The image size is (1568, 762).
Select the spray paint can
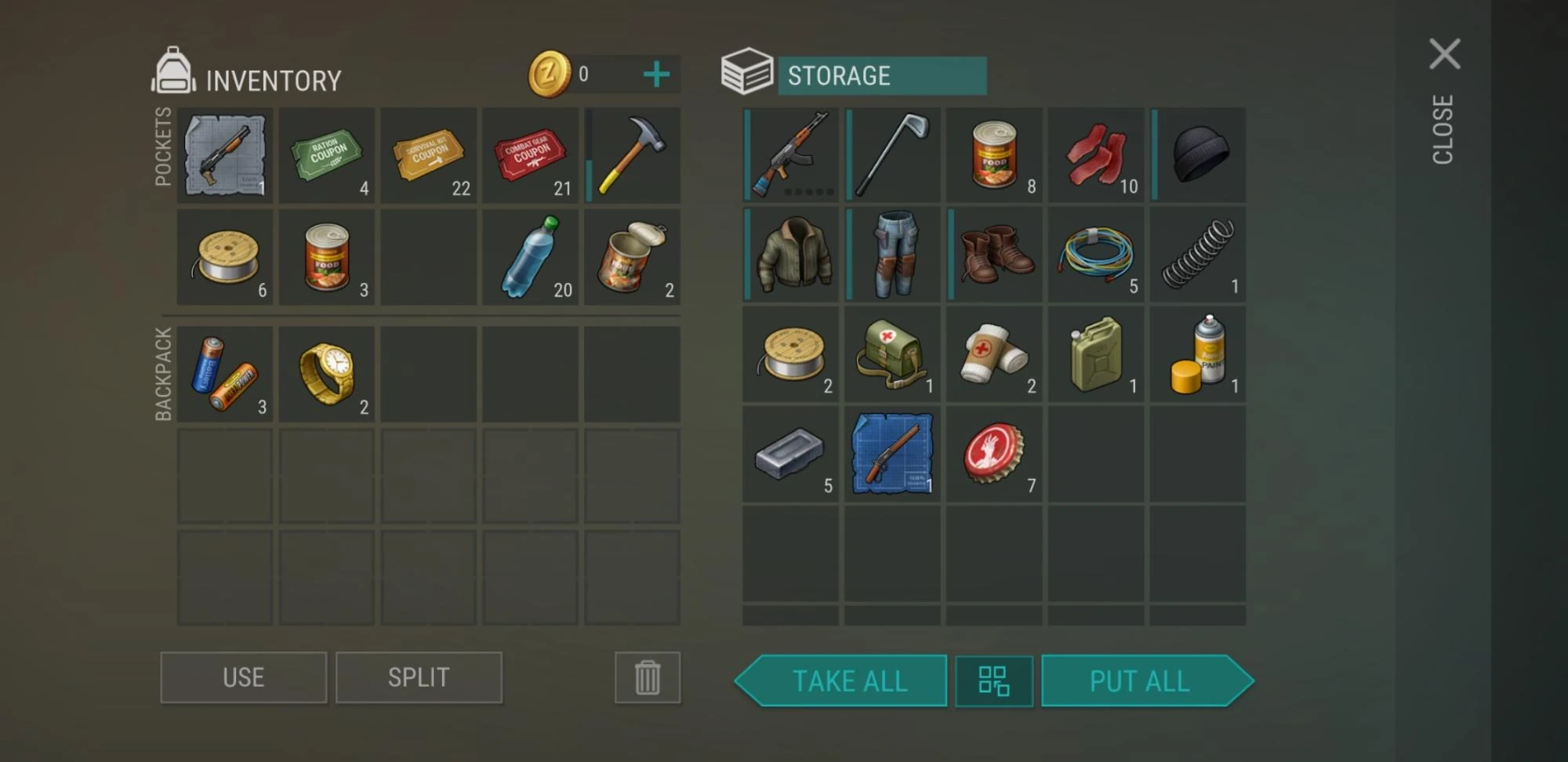[x=1197, y=355]
